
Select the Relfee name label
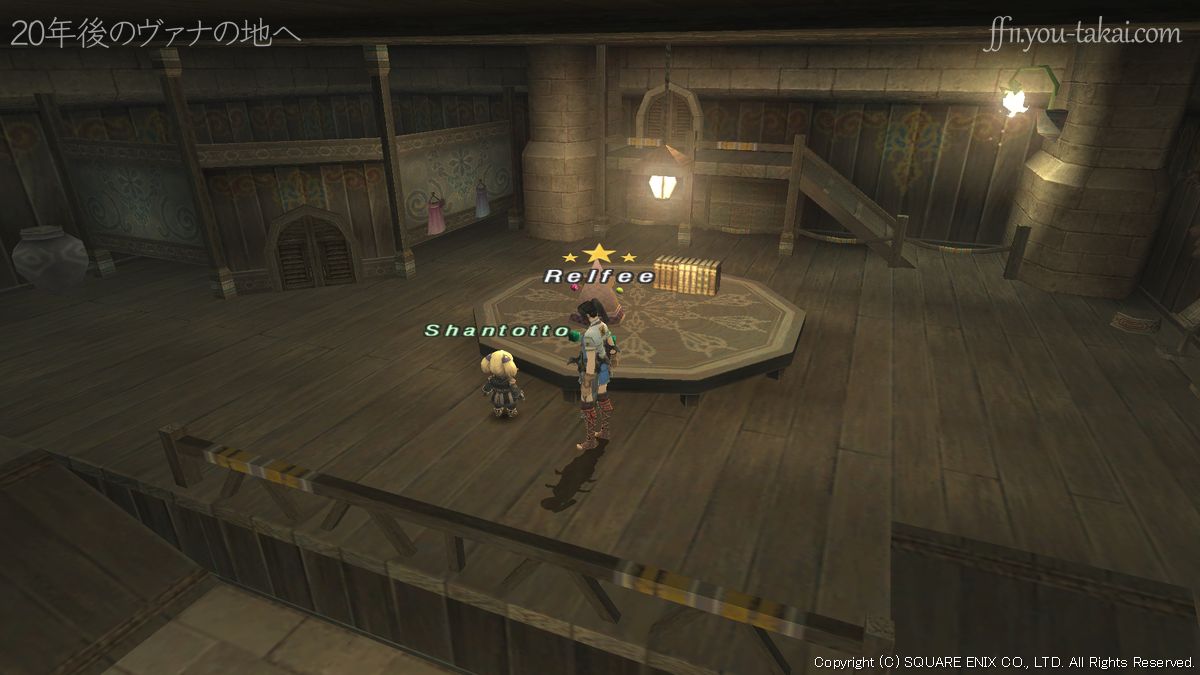click(599, 276)
